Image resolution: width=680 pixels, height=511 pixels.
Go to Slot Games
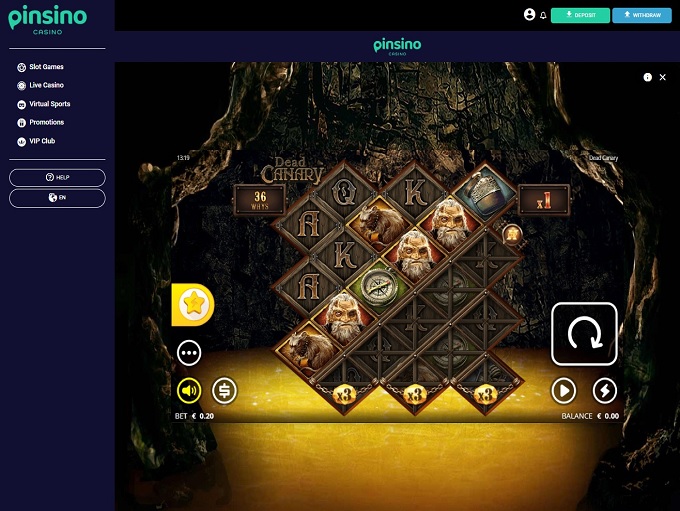pyautogui.click(x=46, y=67)
